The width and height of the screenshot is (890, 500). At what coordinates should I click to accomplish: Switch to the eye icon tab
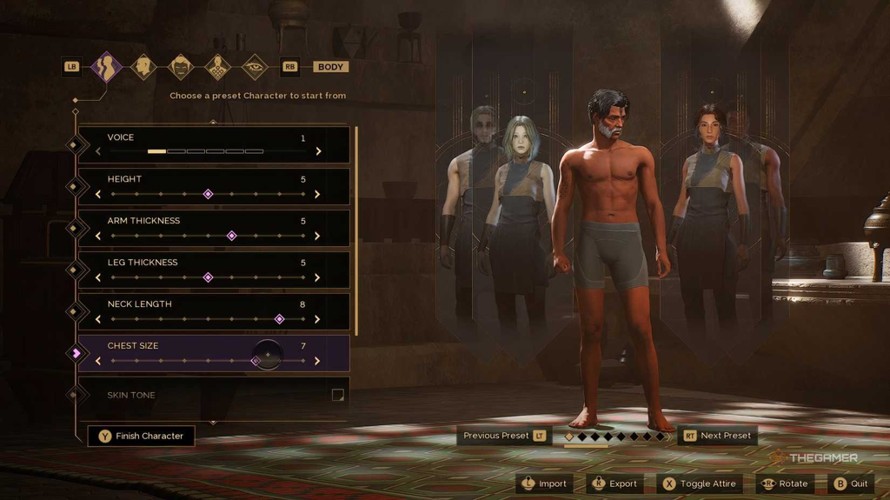coord(254,67)
